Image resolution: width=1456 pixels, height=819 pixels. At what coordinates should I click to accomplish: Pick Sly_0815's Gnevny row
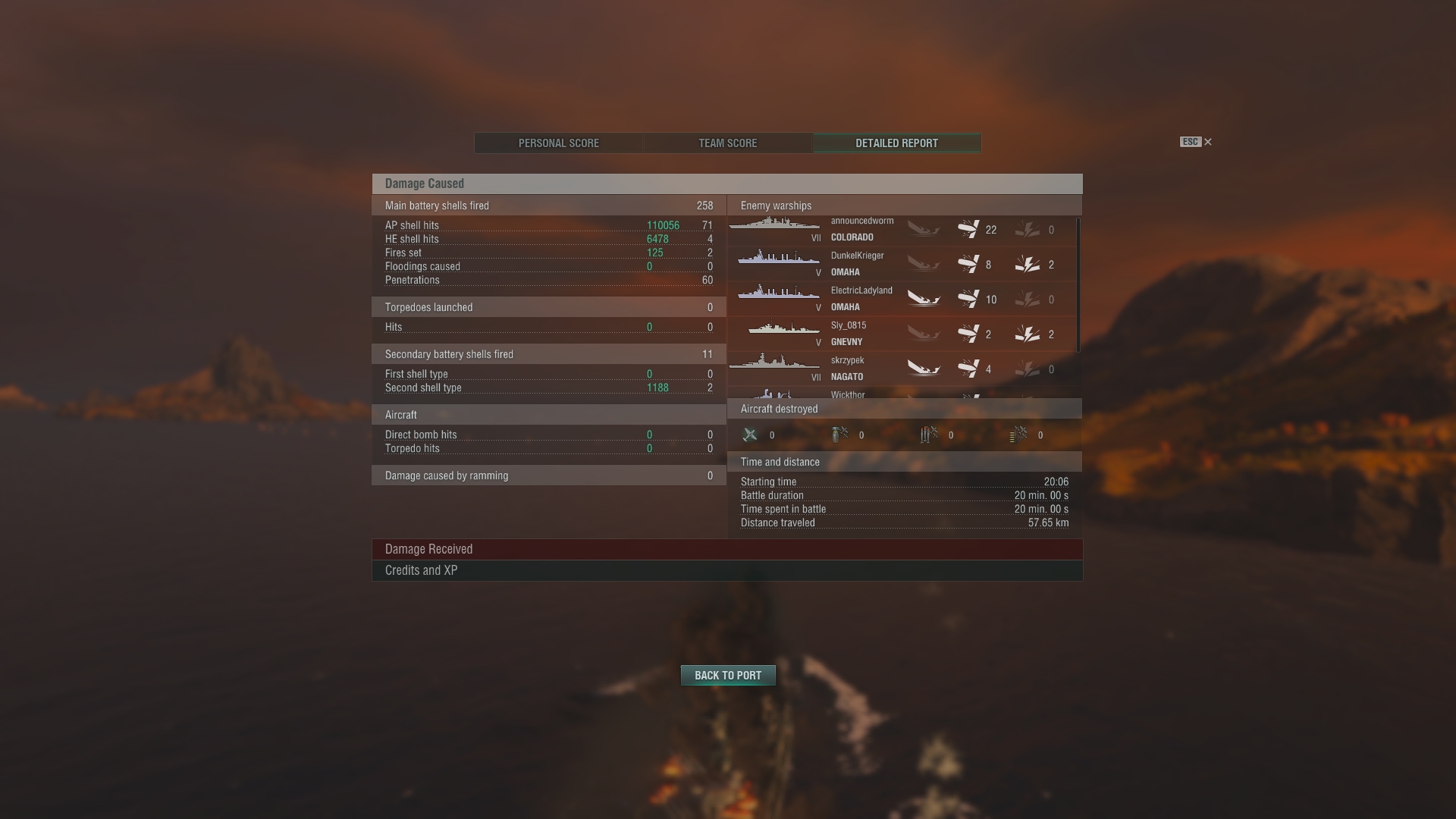[x=901, y=334]
